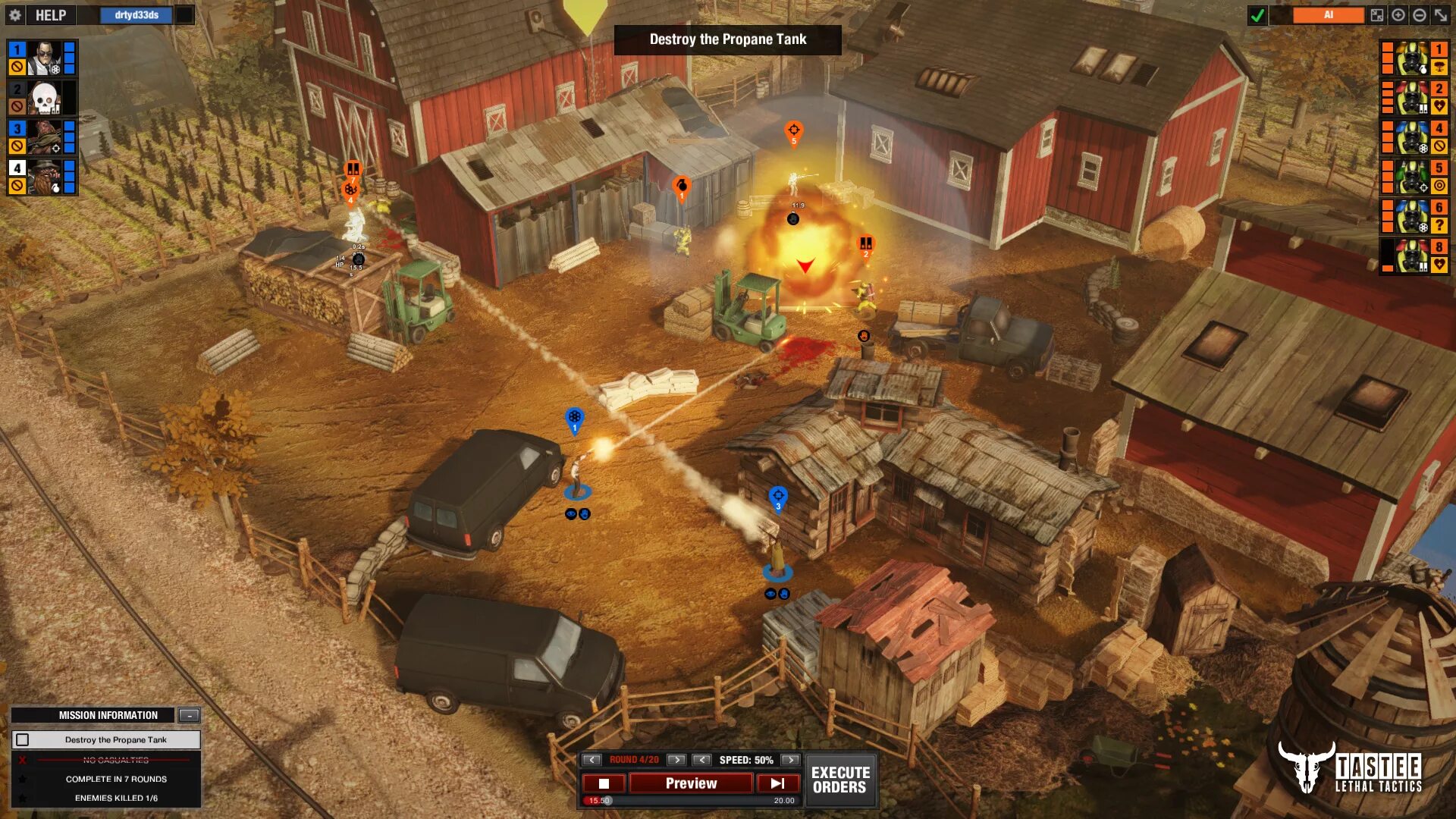
Task: Open the HELP menu
Action: (50, 15)
